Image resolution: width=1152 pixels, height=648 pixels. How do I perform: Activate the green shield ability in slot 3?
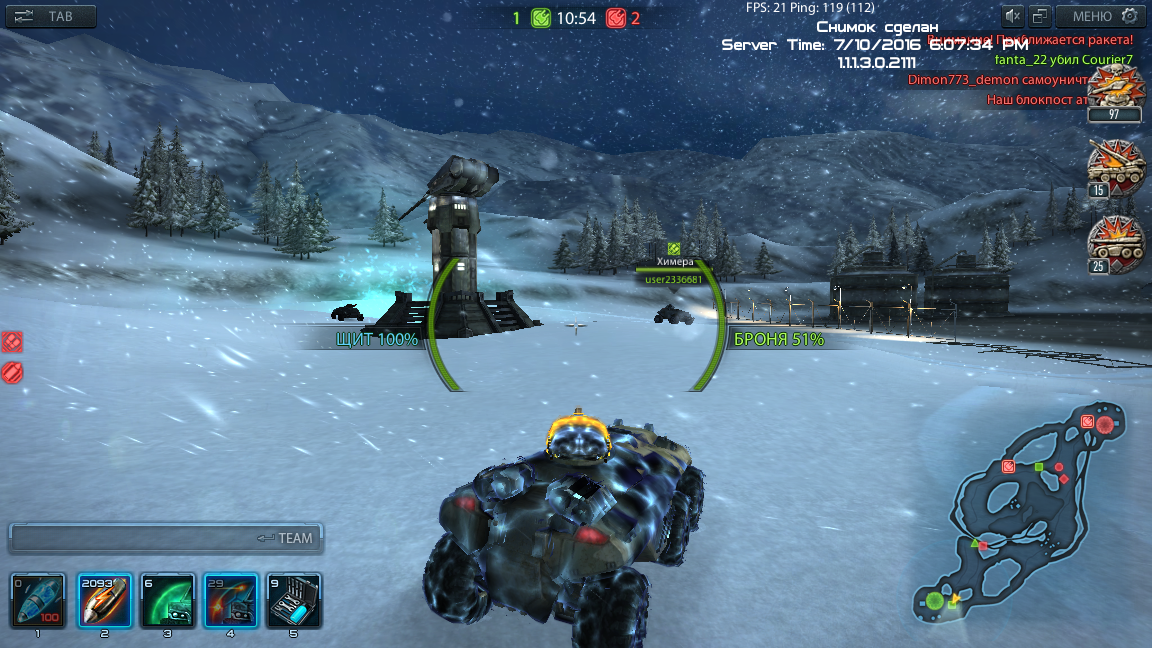tap(167, 600)
